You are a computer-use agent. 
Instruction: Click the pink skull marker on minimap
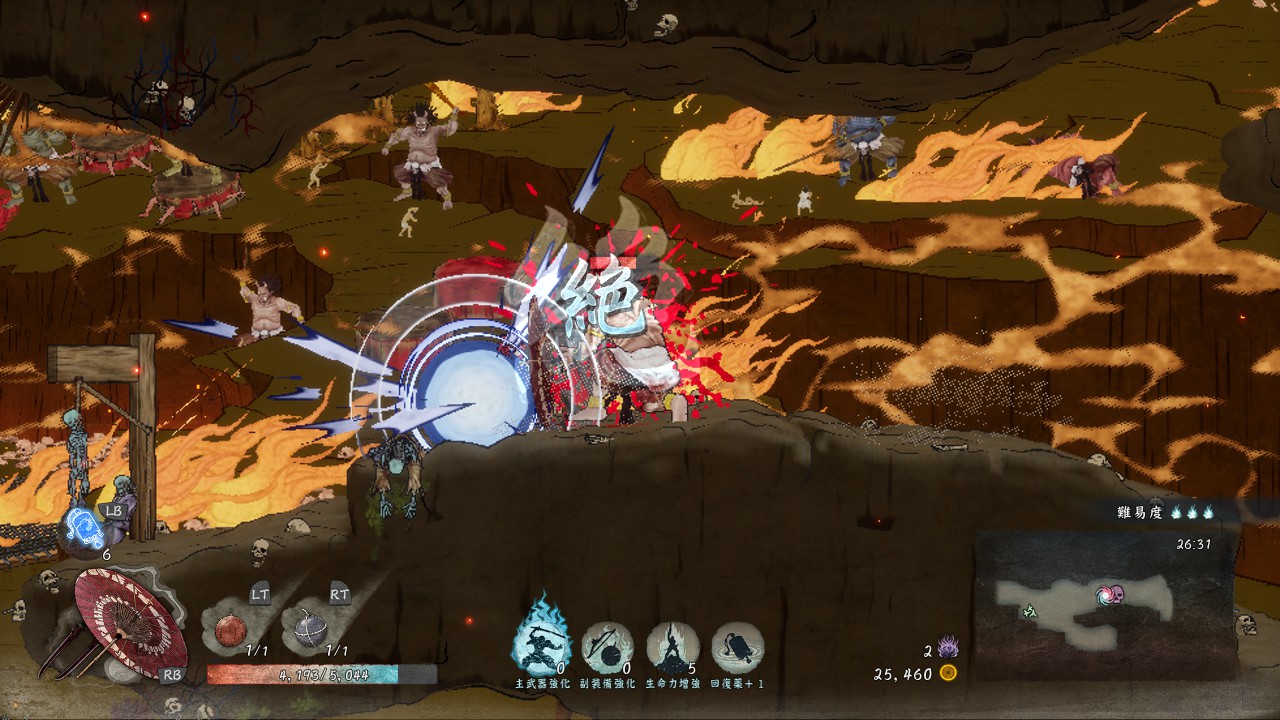(x=1109, y=596)
